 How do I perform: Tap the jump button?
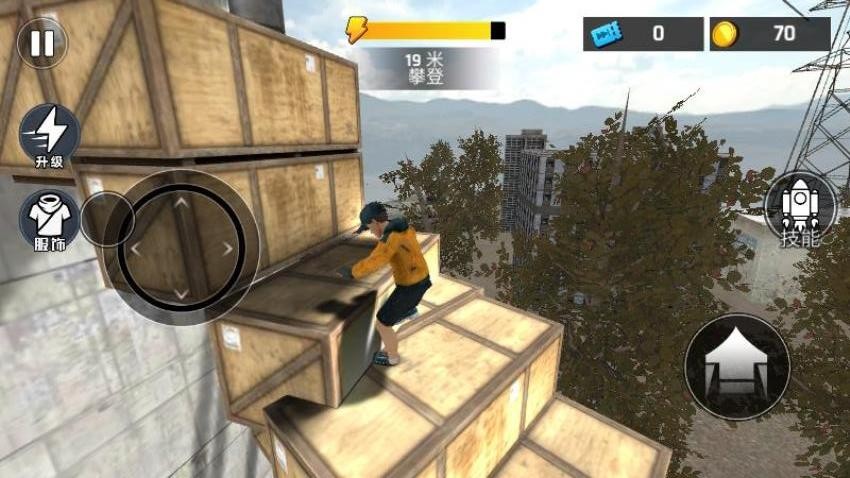click(736, 366)
